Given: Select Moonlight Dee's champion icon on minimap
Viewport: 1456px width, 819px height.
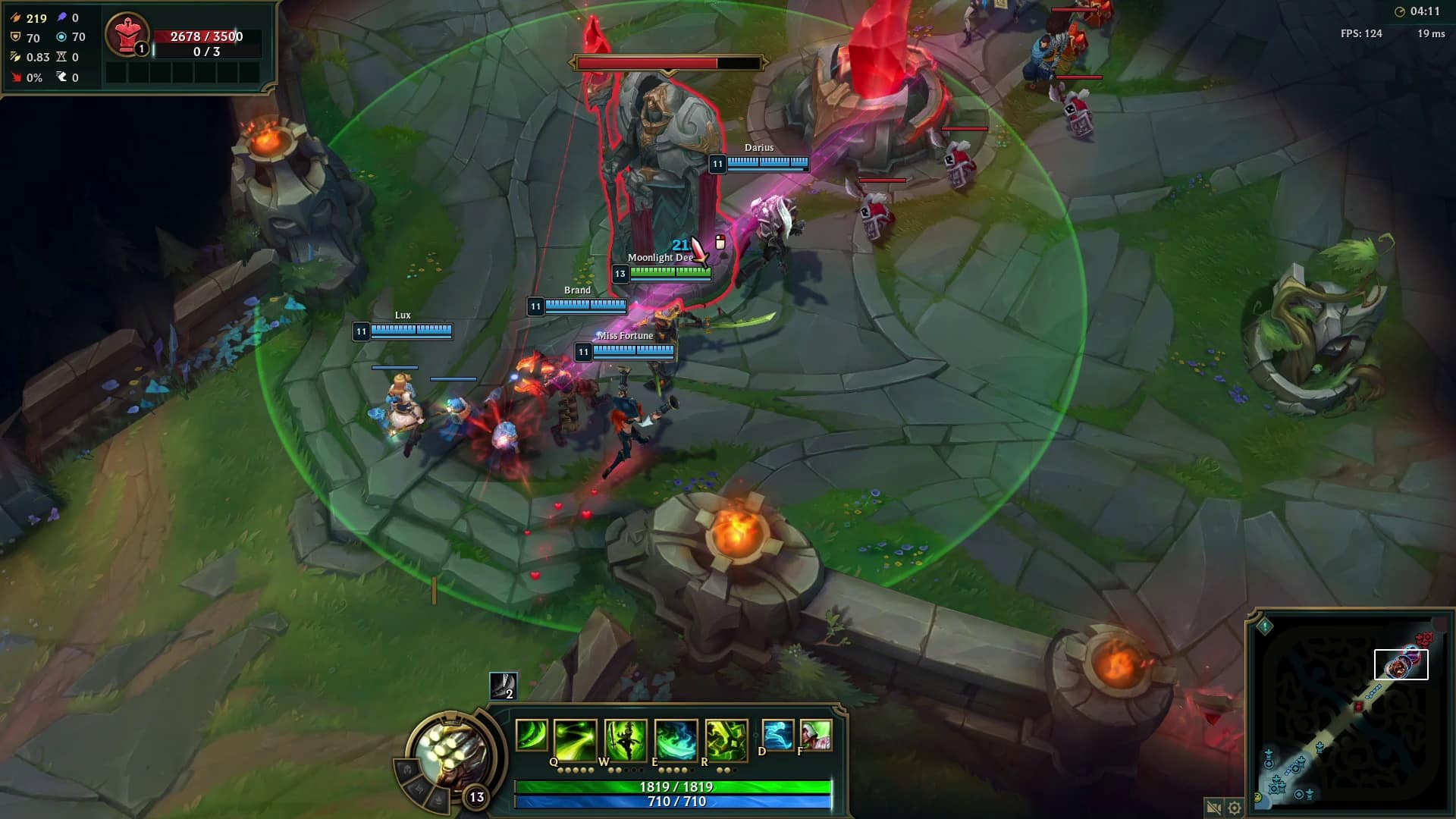Looking at the screenshot, I should point(1397,667).
